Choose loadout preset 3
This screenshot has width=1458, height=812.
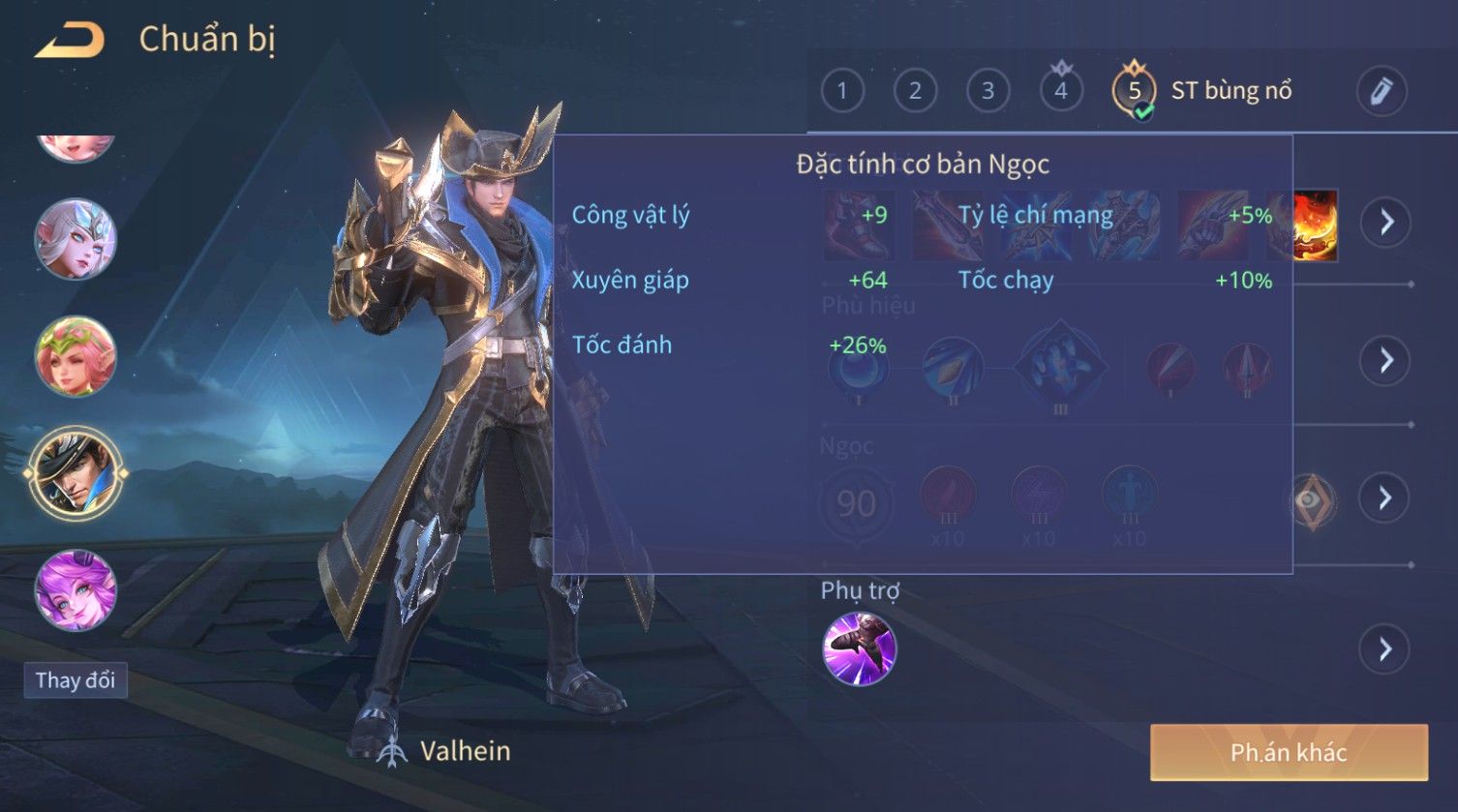pyautogui.click(x=987, y=91)
